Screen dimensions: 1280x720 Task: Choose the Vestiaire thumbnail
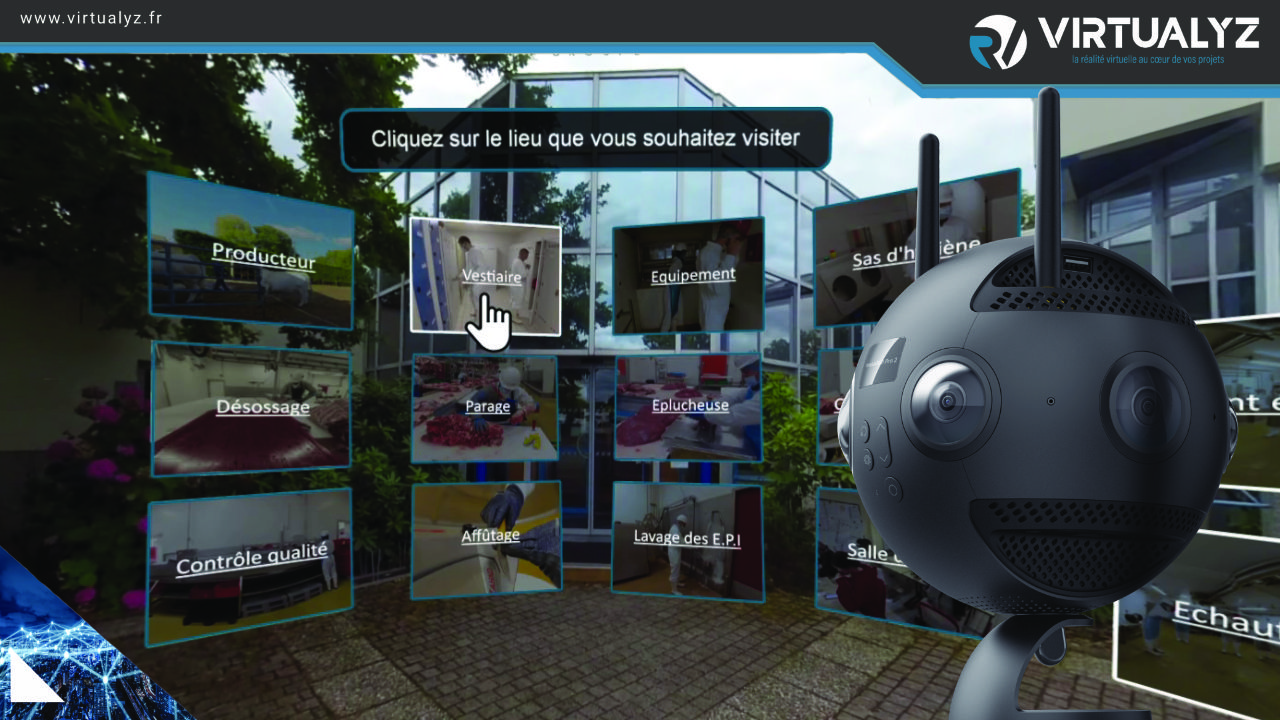click(x=485, y=274)
